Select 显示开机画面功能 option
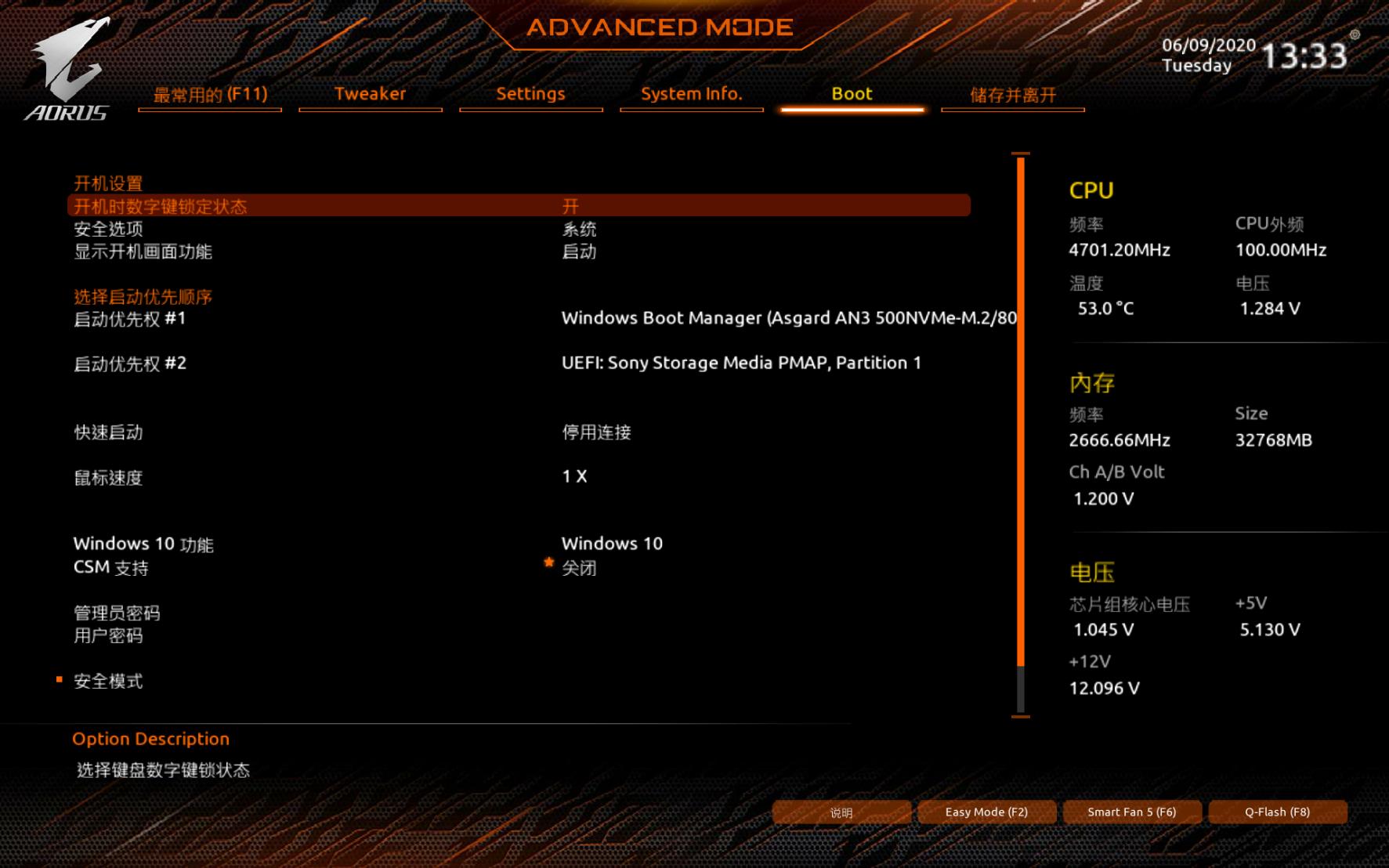 (x=143, y=251)
